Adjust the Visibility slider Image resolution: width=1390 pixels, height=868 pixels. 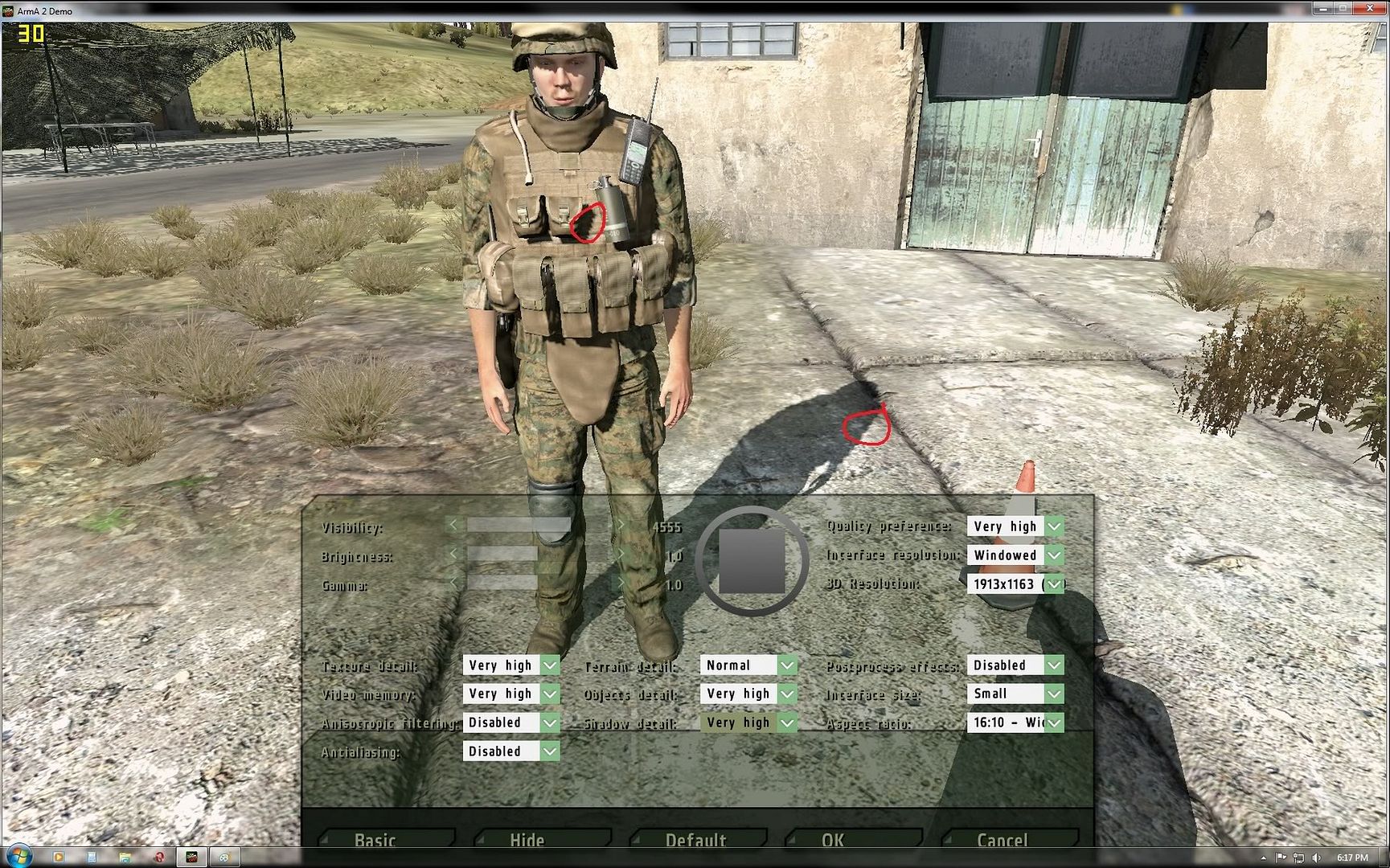click(536, 526)
